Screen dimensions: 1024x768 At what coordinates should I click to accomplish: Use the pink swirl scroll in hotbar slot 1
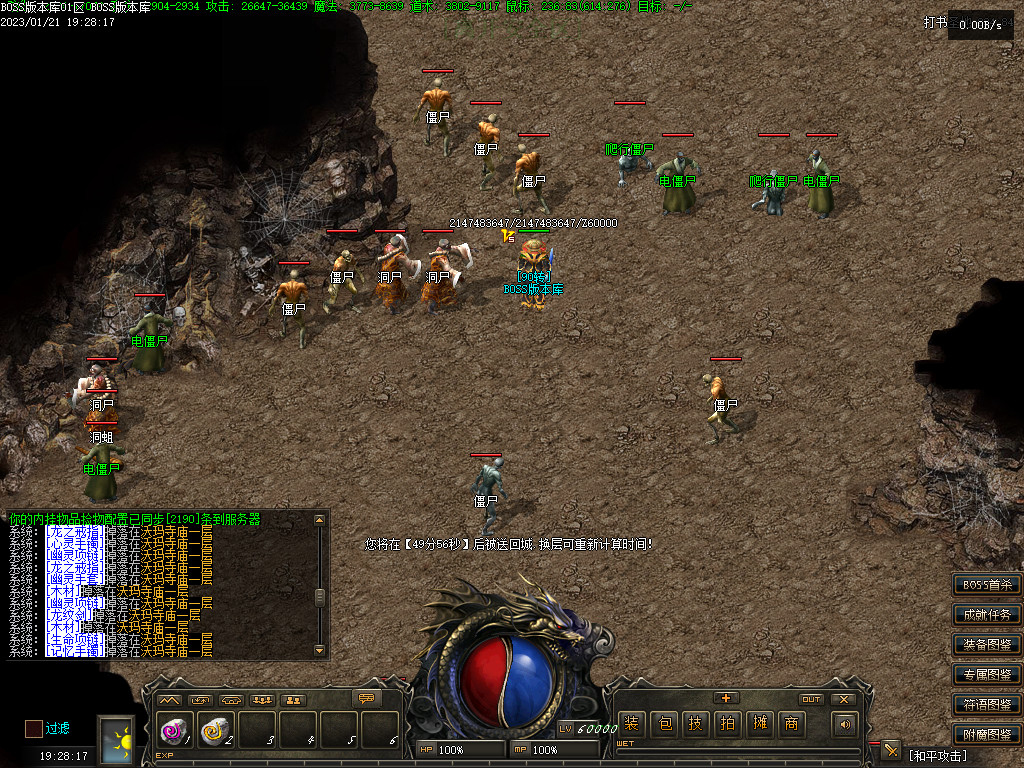coord(173,731)
